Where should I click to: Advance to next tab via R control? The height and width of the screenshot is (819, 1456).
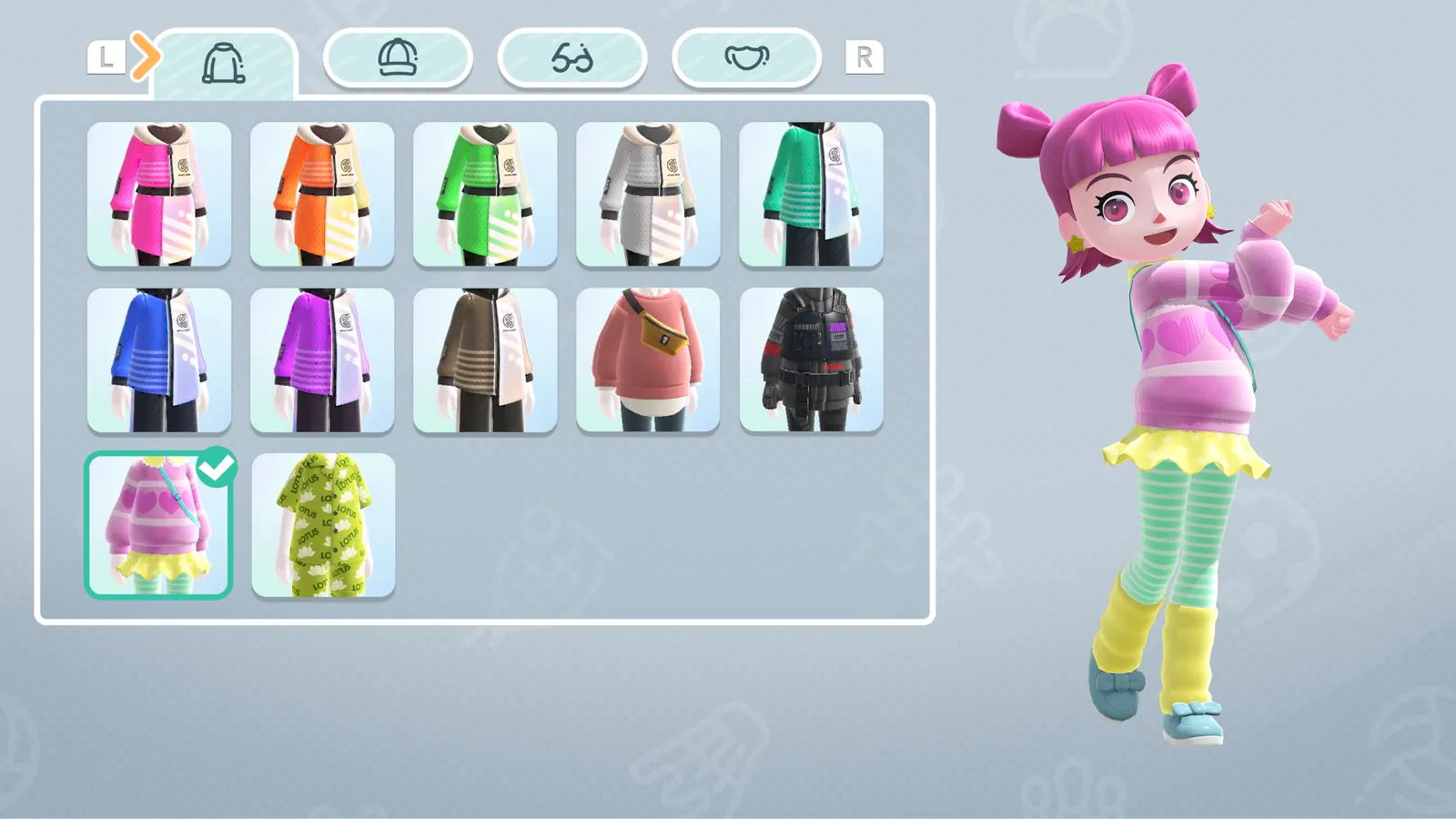(863, 56)
